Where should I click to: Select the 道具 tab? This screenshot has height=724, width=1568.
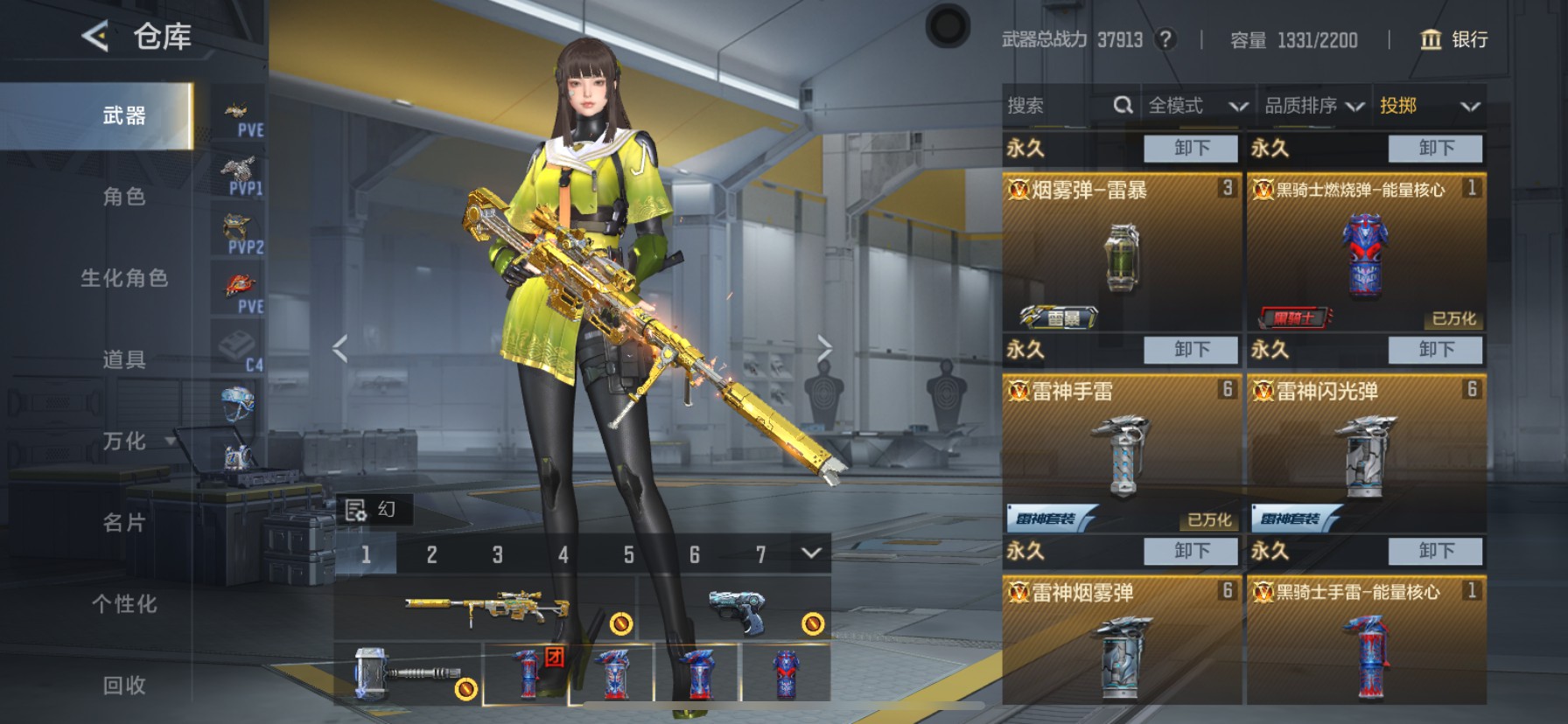[124, 359]
